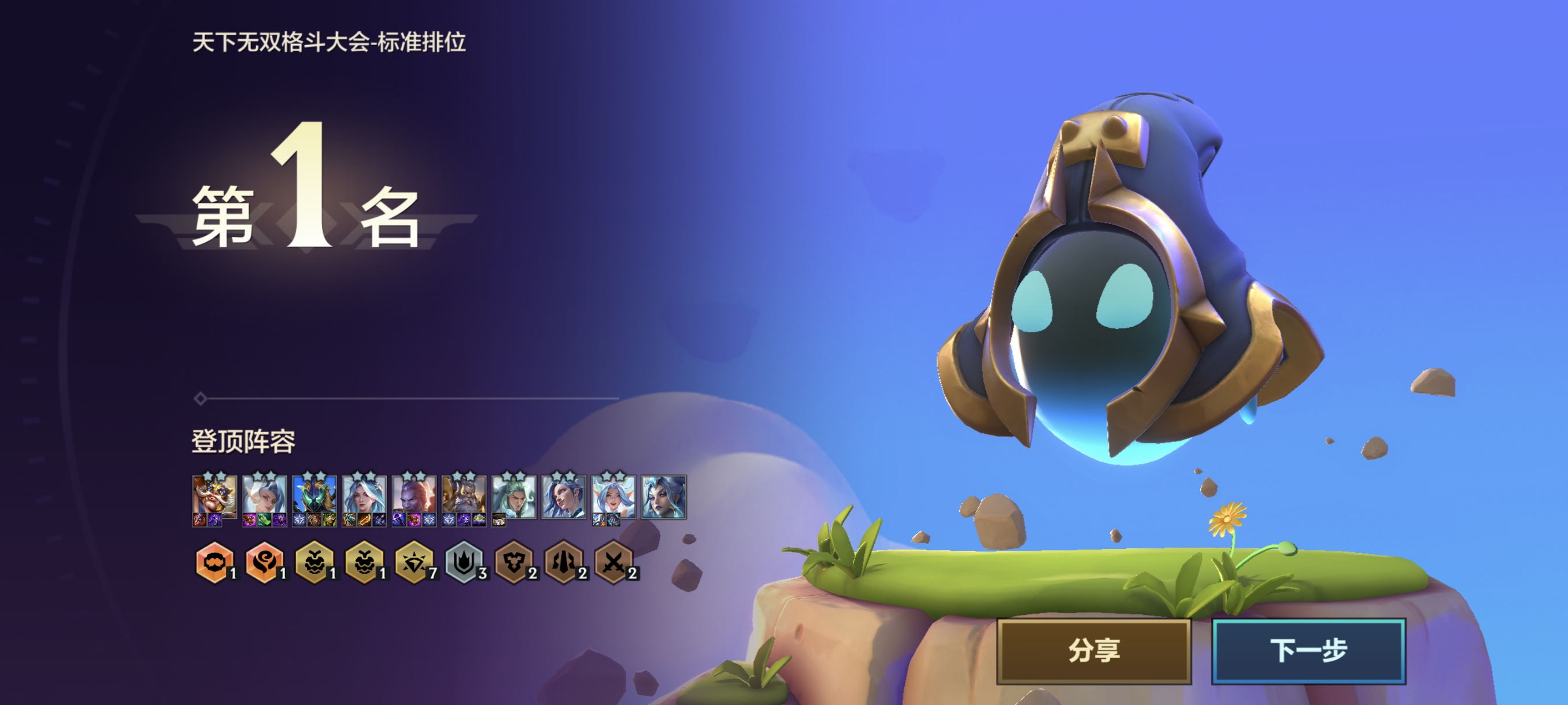1568x705 pixels.
Task: Choose the gray-bearded old champion portrait
Action: pos(464,496)
